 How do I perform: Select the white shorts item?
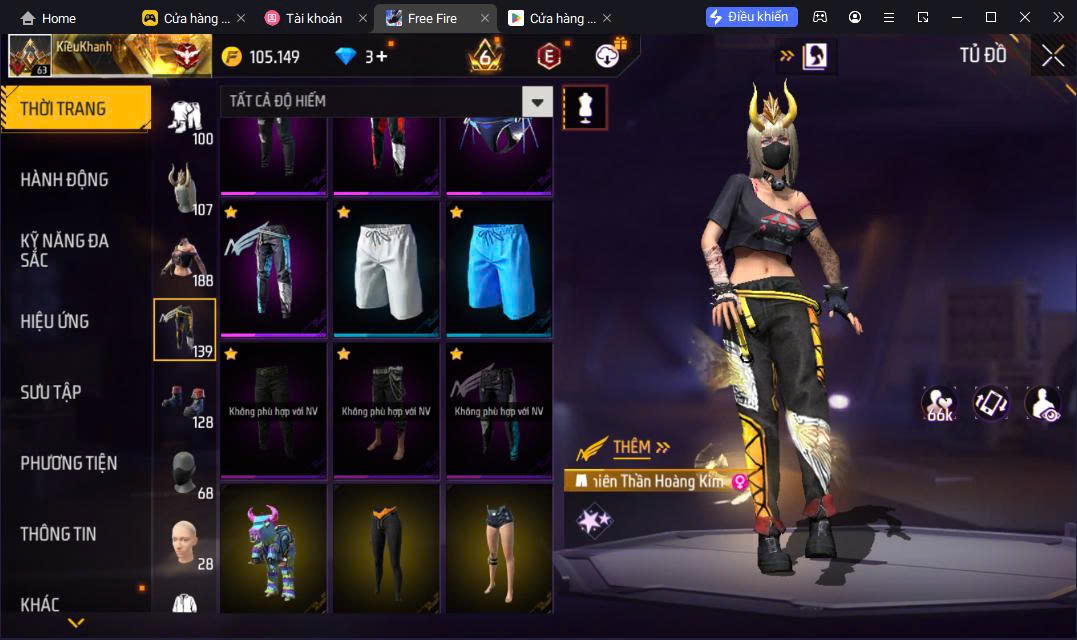(x=386, y=268)
